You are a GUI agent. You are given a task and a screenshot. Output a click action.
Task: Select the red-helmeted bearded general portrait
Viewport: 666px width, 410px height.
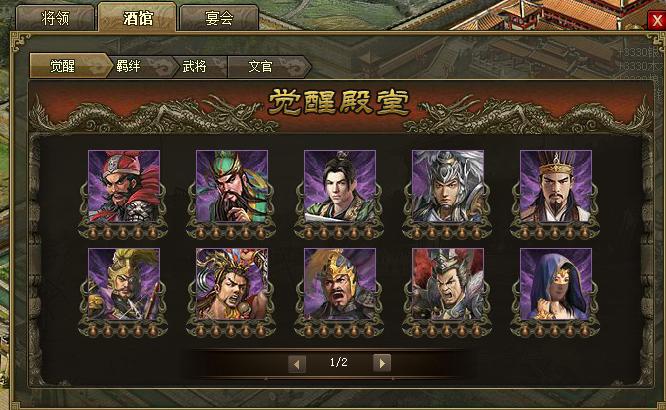click(124, 186)
